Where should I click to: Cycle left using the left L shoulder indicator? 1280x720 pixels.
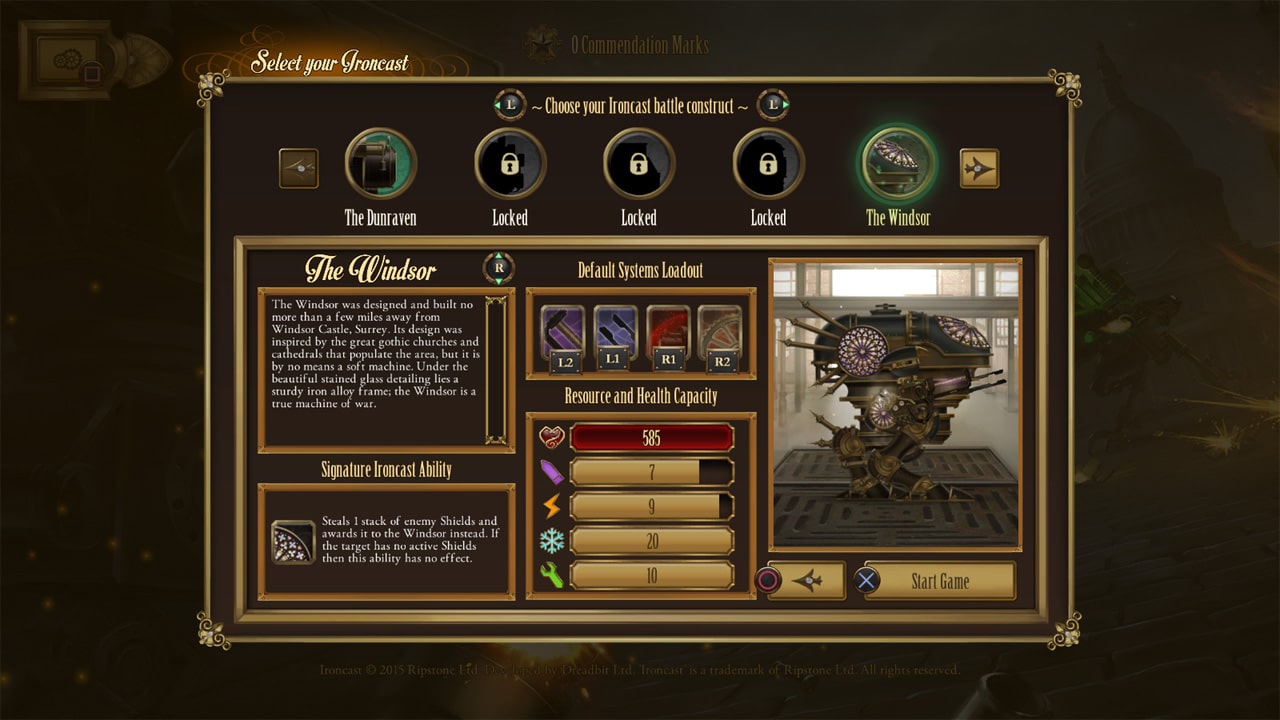[x=509, y=104]
